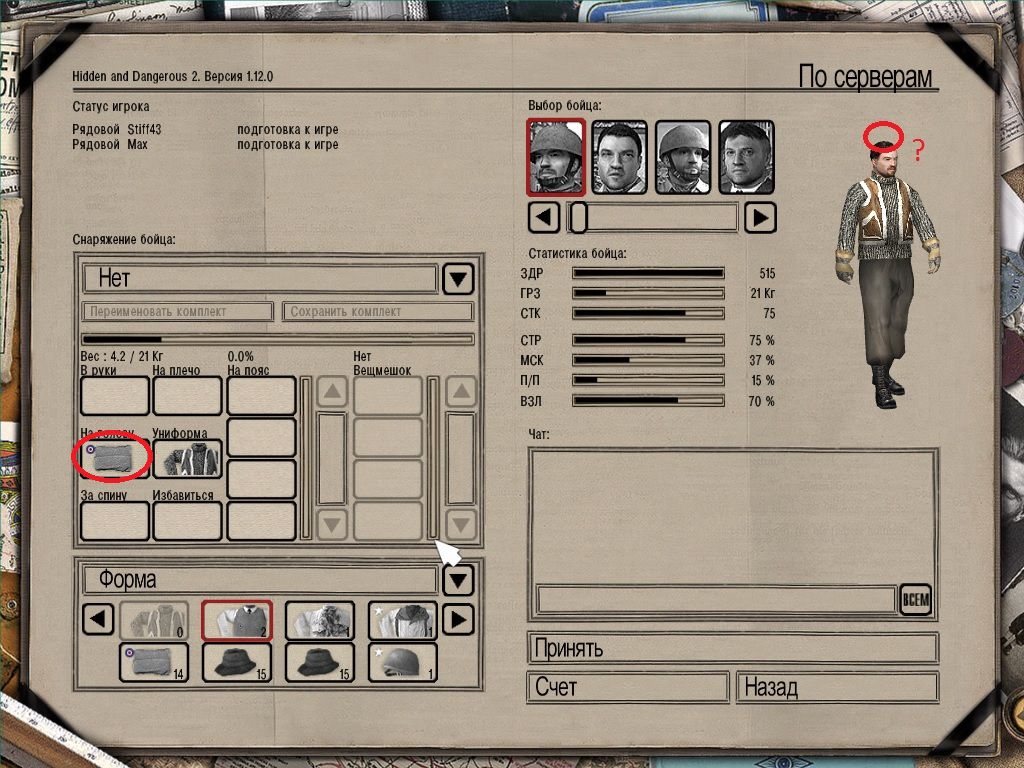Show previous soldiers with the left arrow
1024x768 pixels.
(543, 217)
